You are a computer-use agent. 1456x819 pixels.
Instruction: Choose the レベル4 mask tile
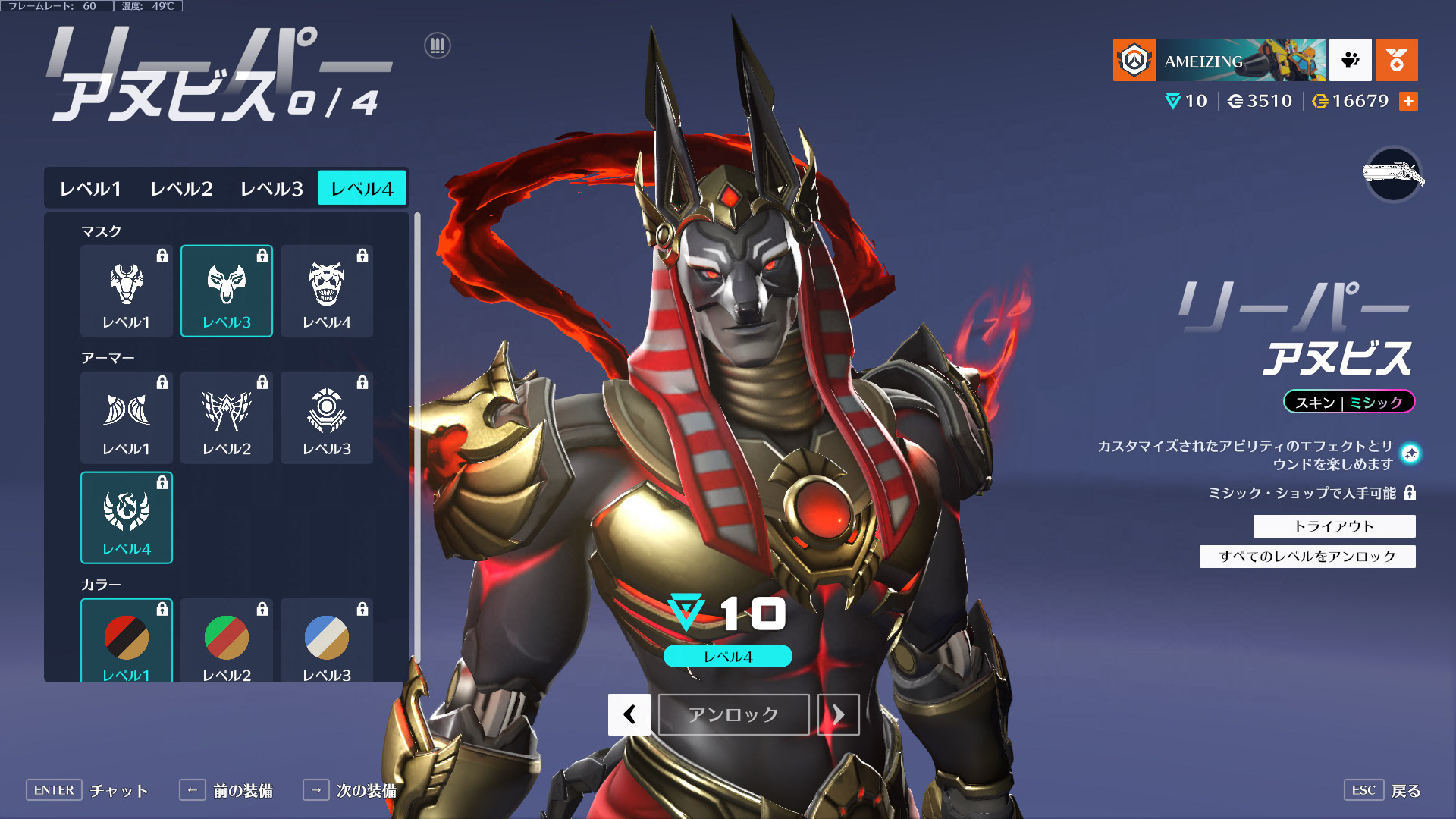[x=327, y=290]
